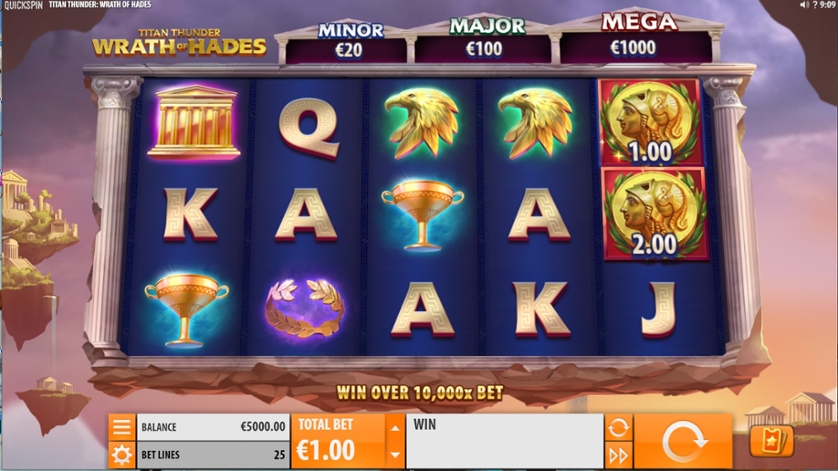This screenshot has width=838, height=471.
Task: Open the gear settings
Action: [x=122, y=456]
